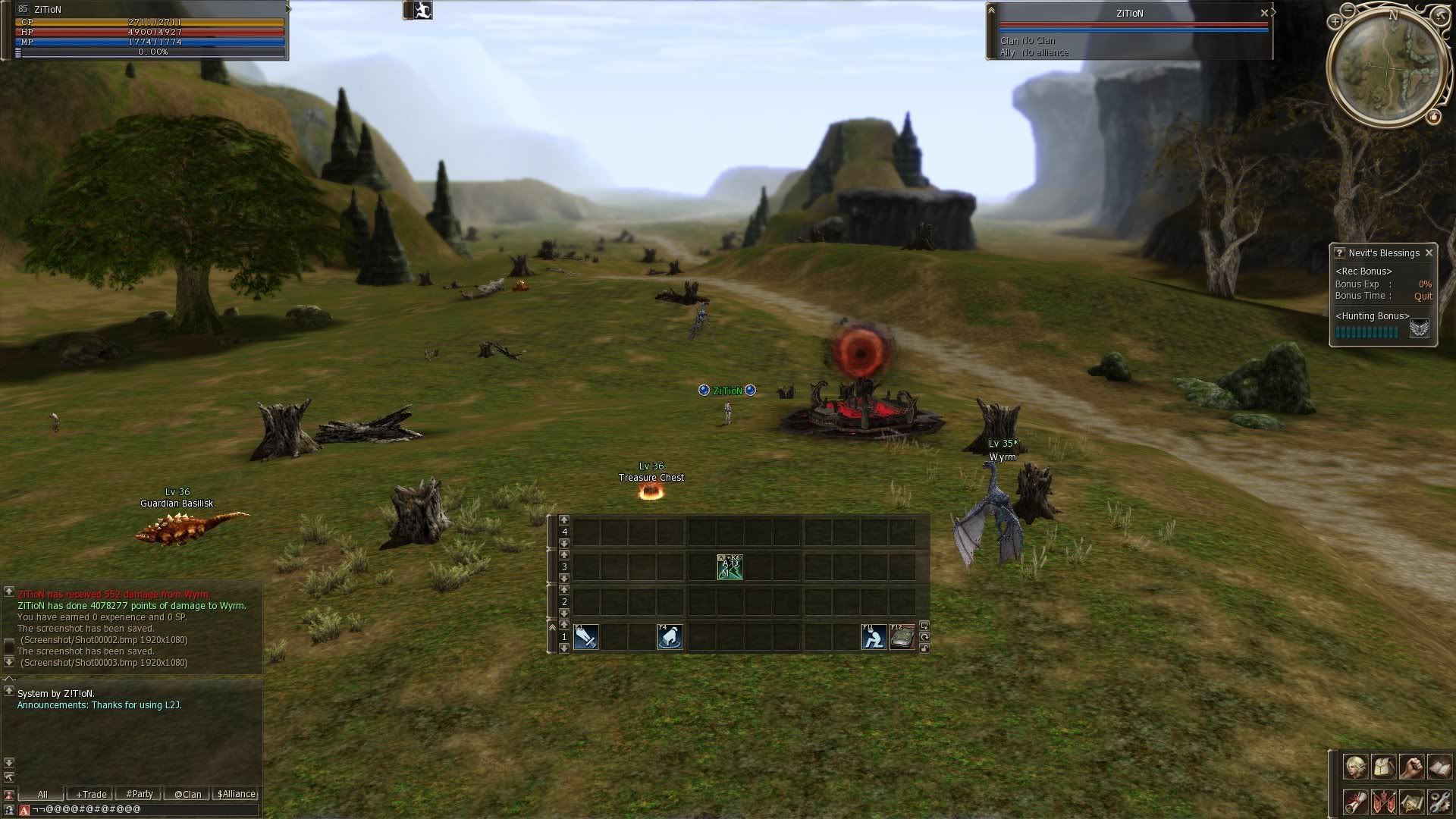Open the skills book icon
The width and height of the screenshot is (1456, 819).
coord(1439,767)
